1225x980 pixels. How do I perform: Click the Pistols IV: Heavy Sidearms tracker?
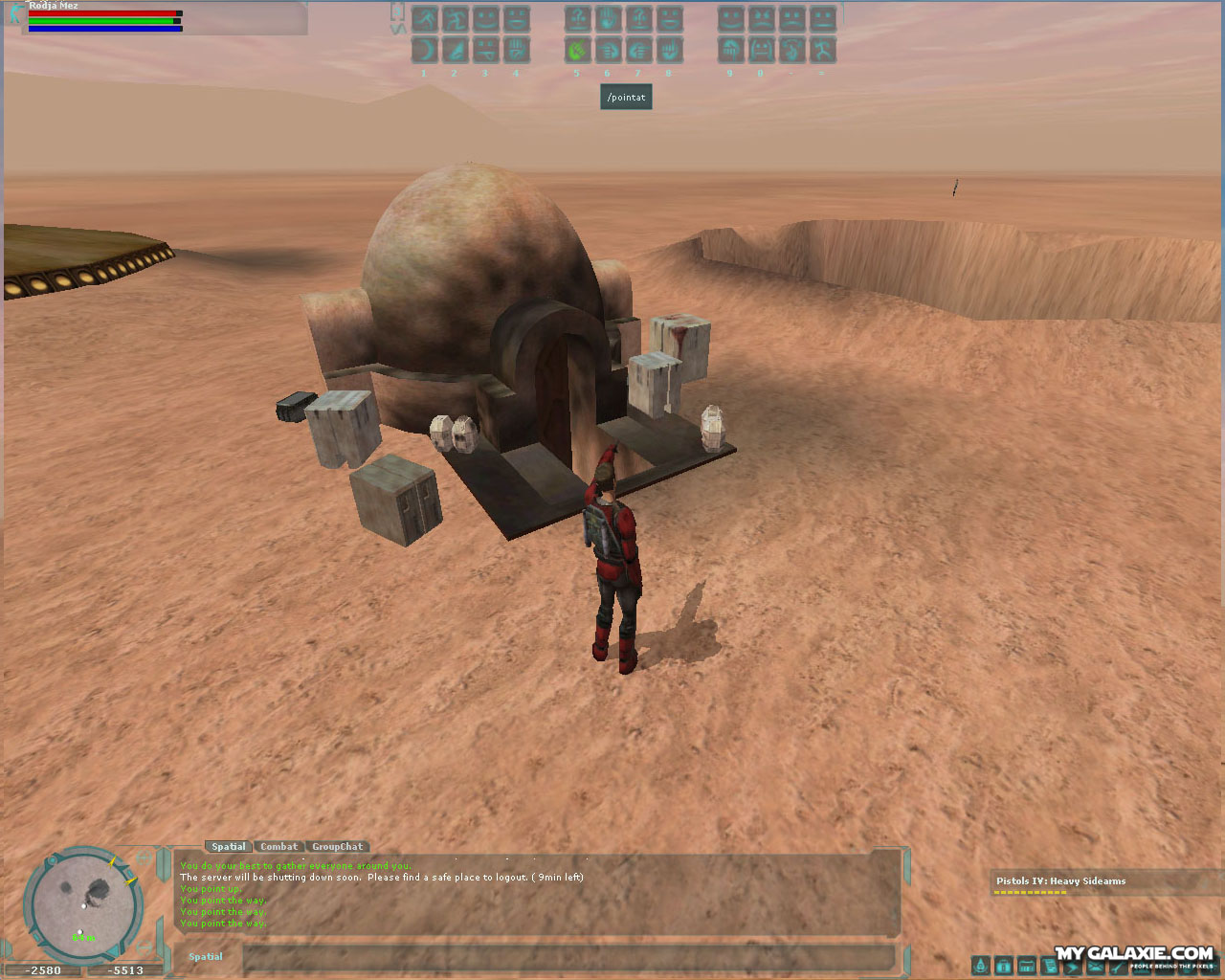(x=1060, y=881)
